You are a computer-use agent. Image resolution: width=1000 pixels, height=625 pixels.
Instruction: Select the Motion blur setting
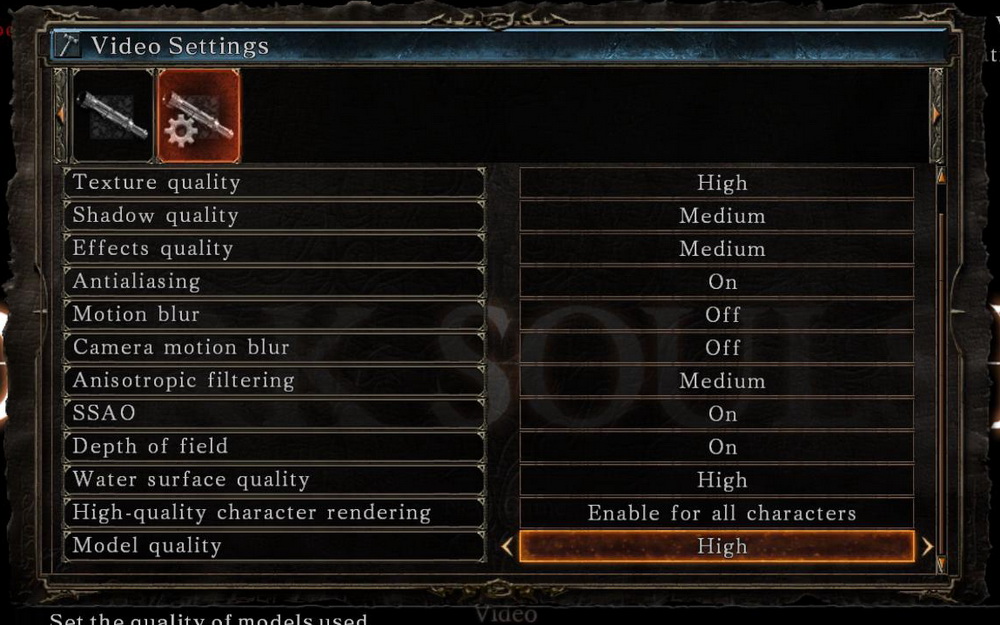[274, 315]
